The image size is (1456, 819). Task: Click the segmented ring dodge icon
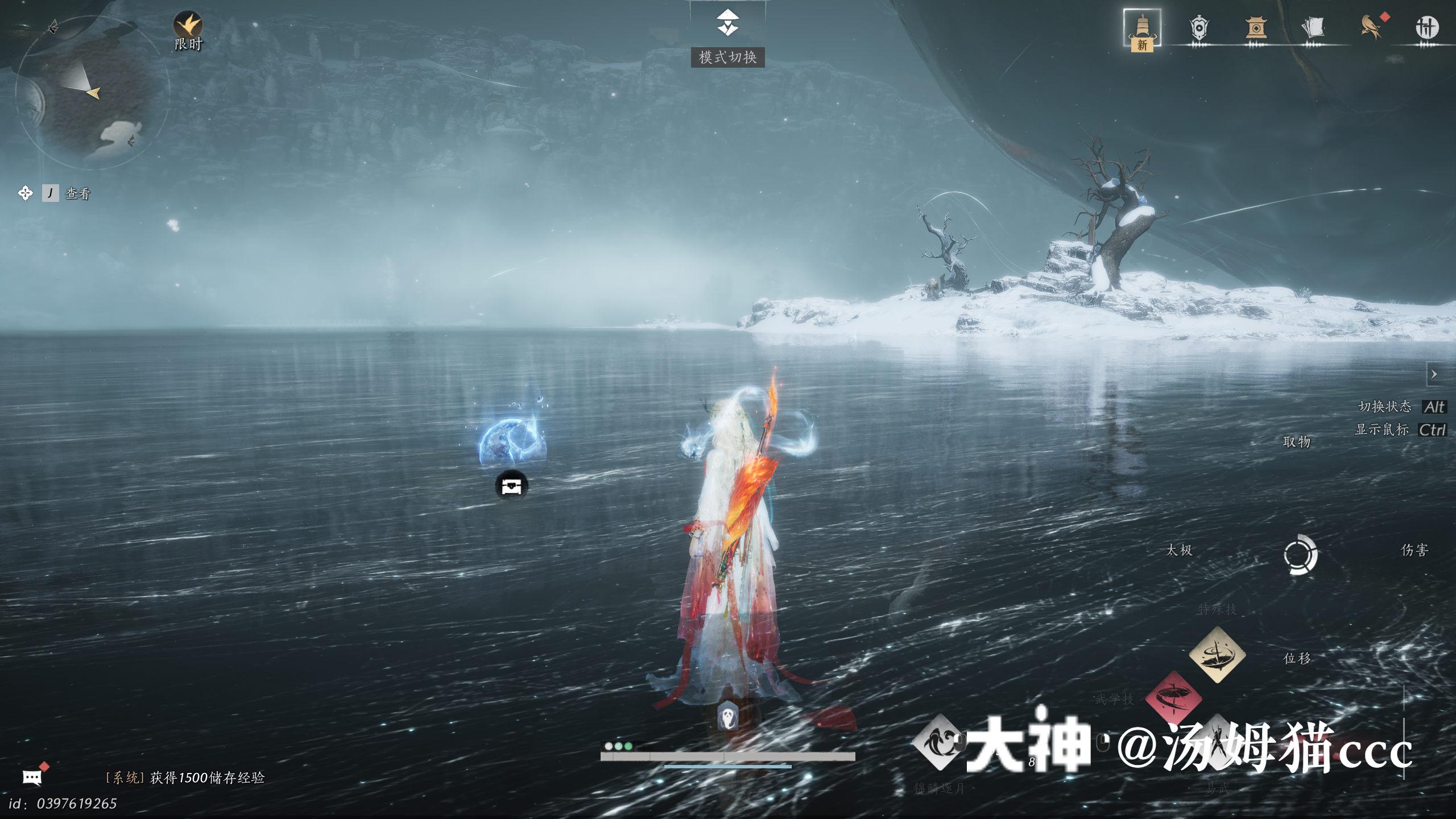coord(1300,555)
